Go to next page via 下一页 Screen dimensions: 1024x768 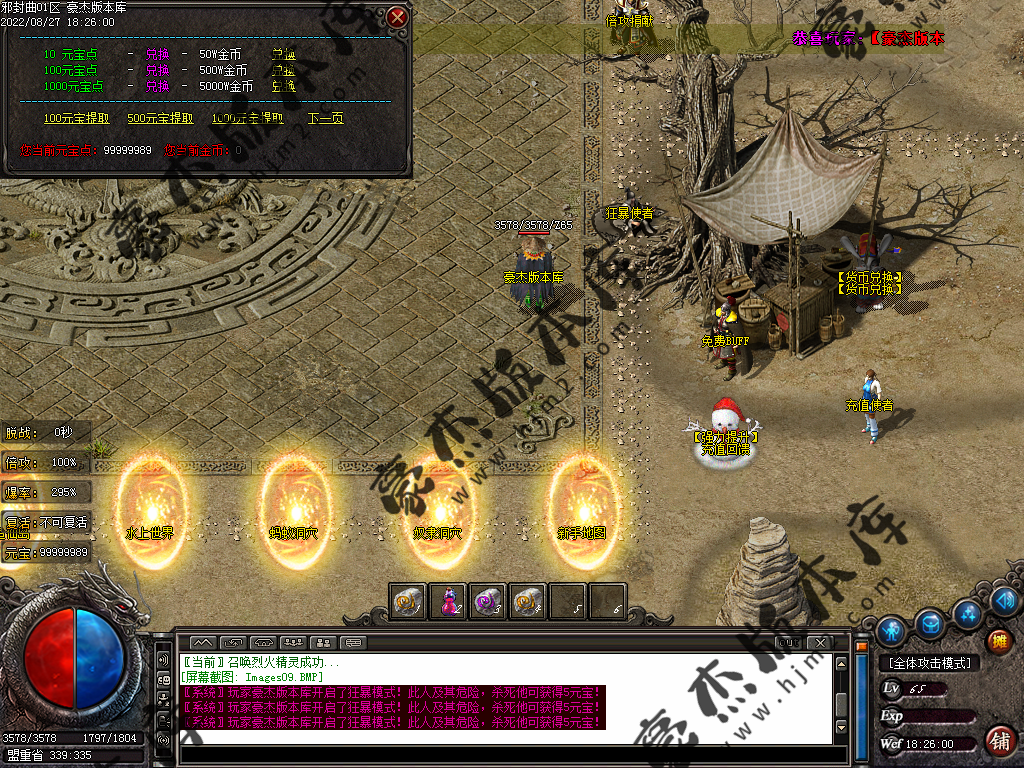click(x=325, y=118)
